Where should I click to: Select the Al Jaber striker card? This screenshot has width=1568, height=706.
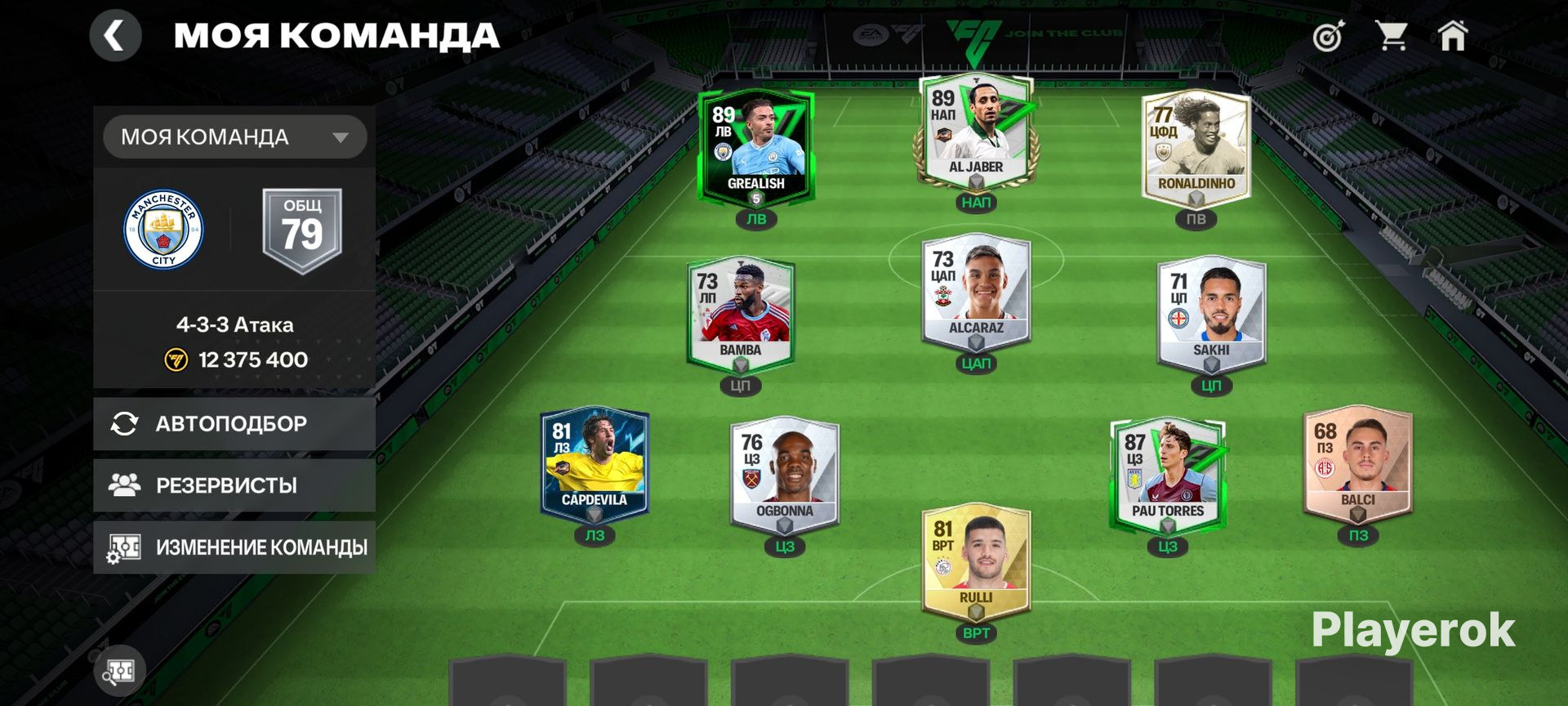tap(976, 132)
